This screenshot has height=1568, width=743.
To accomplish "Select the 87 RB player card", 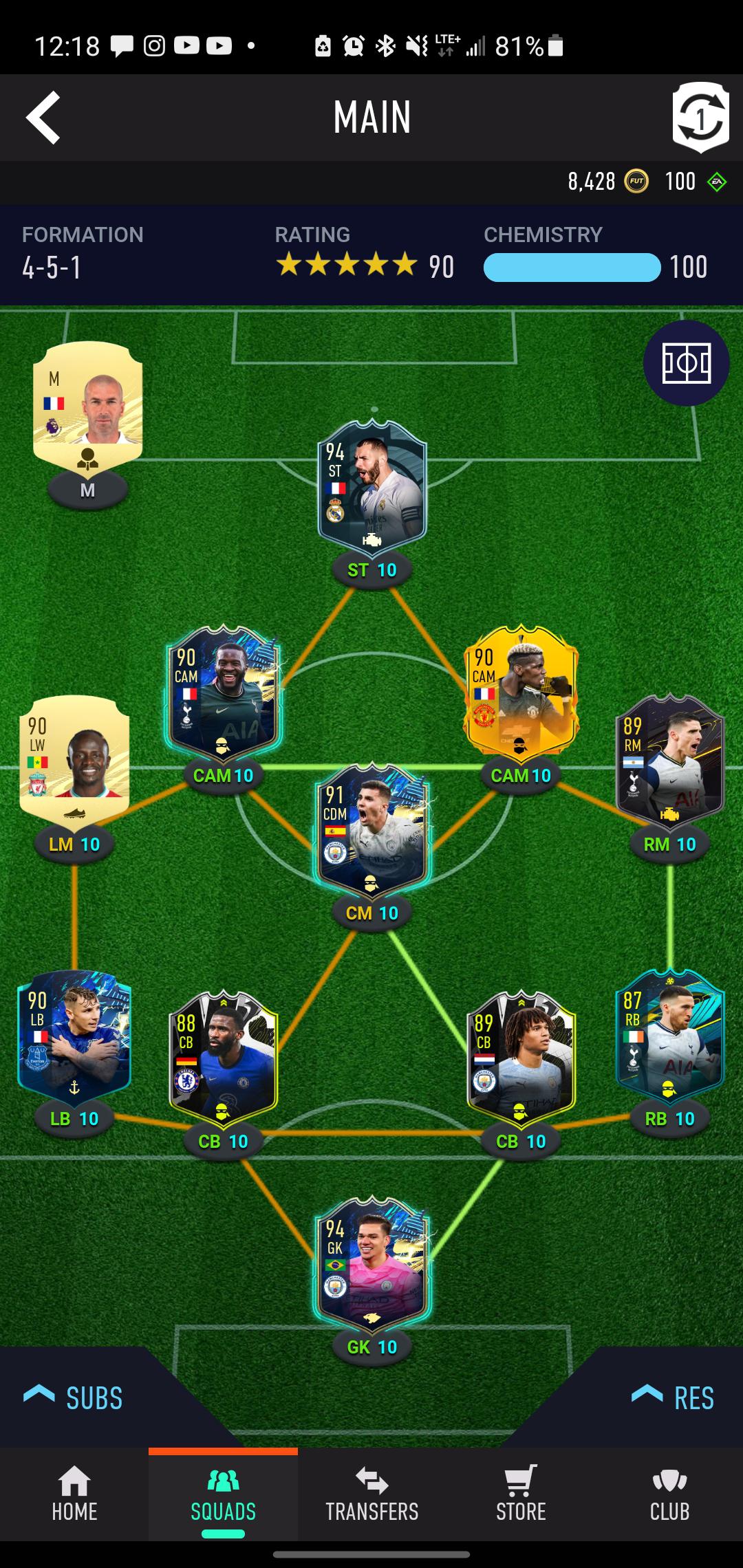I will pos(669,1036).
